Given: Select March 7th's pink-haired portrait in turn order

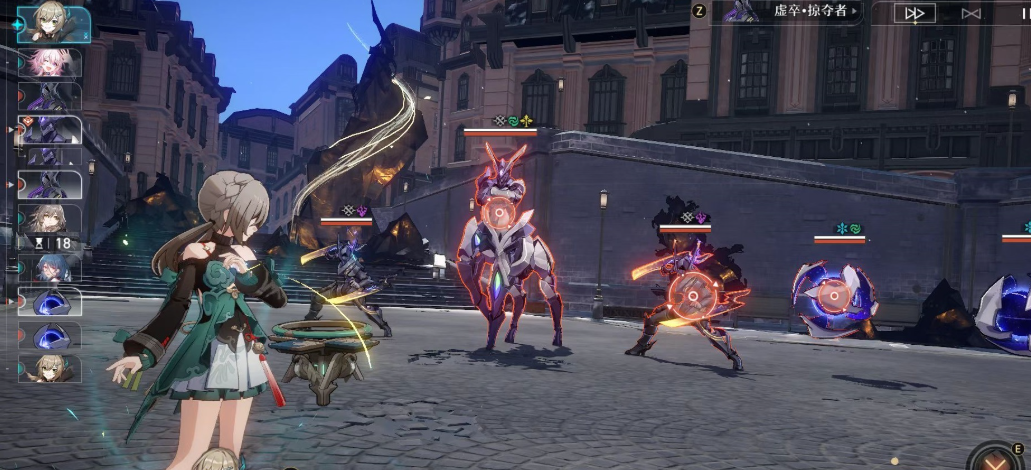Looking at the screenshot, I should click(x=49, y=63).
